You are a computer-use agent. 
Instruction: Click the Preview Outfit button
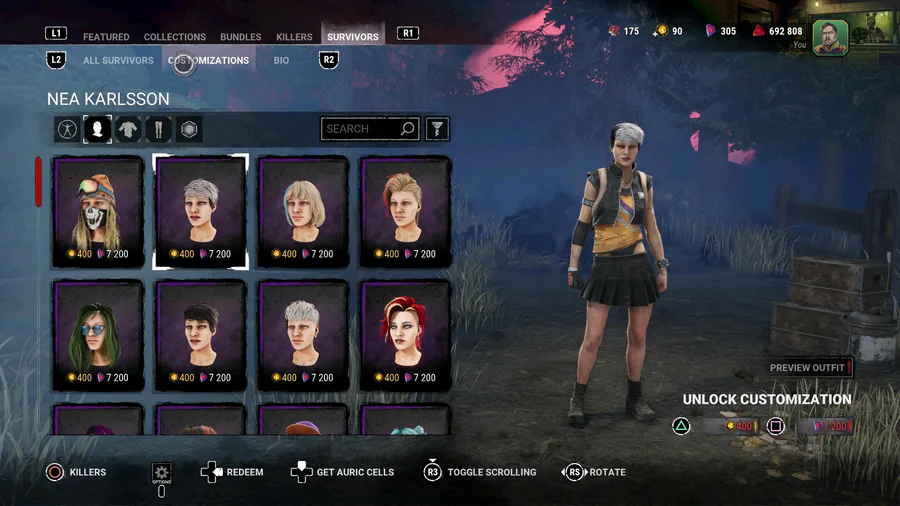[x=808, y=368]
